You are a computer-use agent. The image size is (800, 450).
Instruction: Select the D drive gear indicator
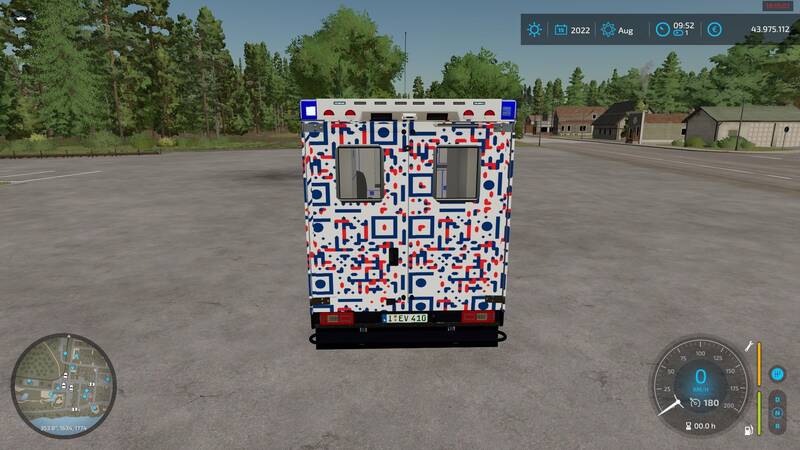pos(777,398)
